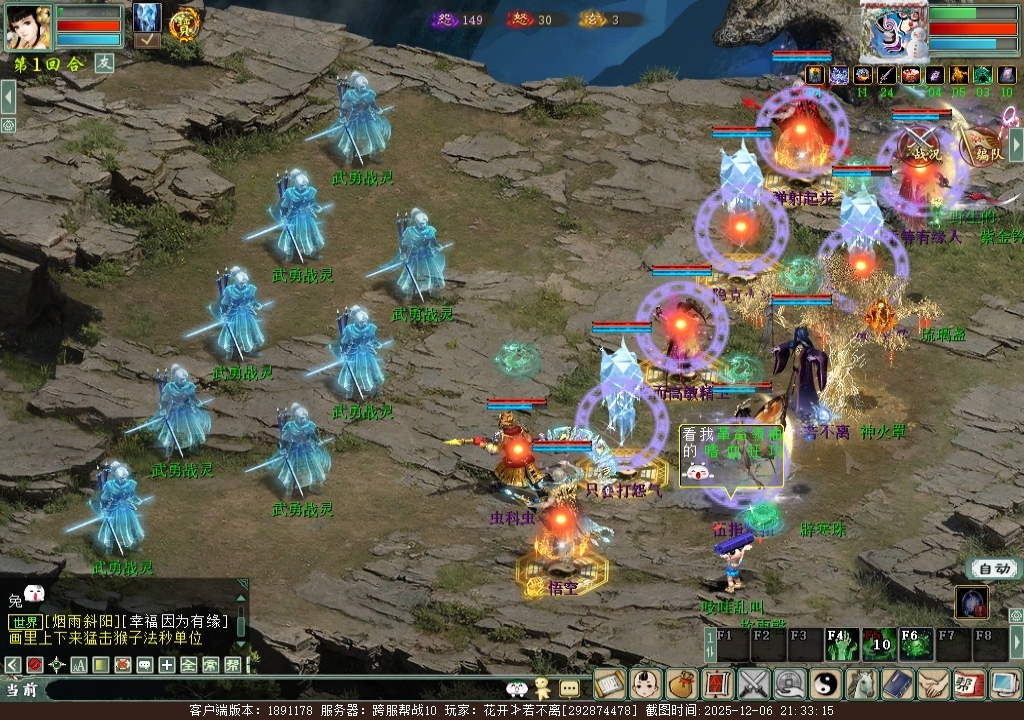This screenshot has width=1024, height=720.
Task: Open the 帮 guild menu icon
Action: tap(968, 684)
